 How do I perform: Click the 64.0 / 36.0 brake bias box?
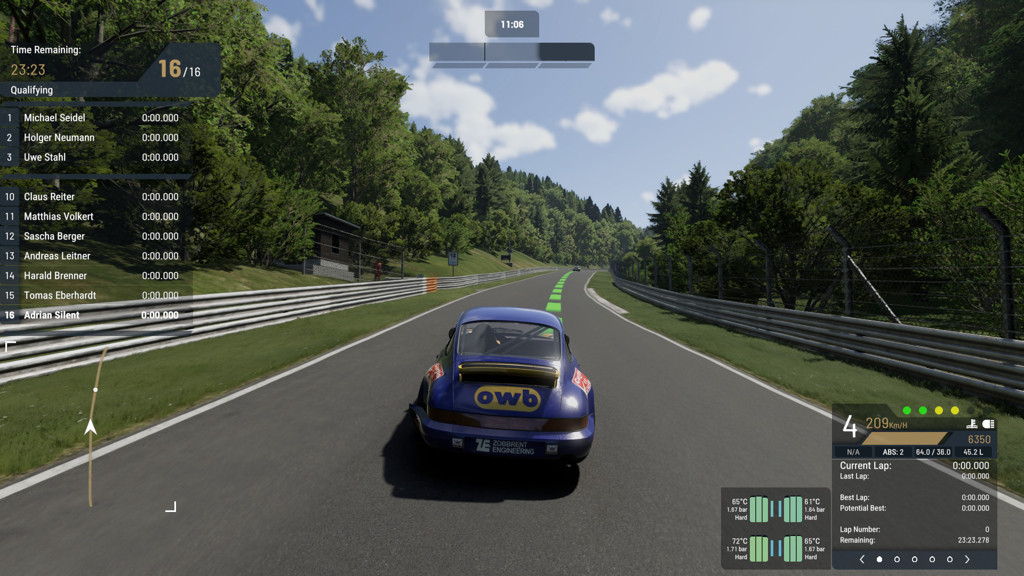pyautogui.click(x=935, y=452)
